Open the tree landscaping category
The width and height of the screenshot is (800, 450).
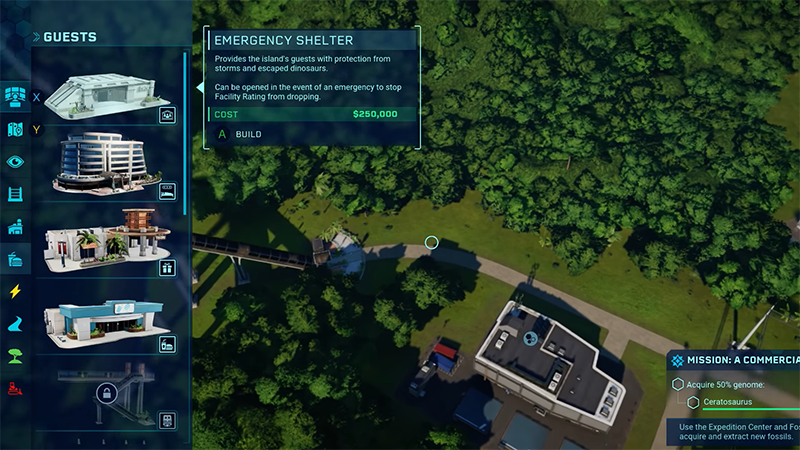[15, 356]
